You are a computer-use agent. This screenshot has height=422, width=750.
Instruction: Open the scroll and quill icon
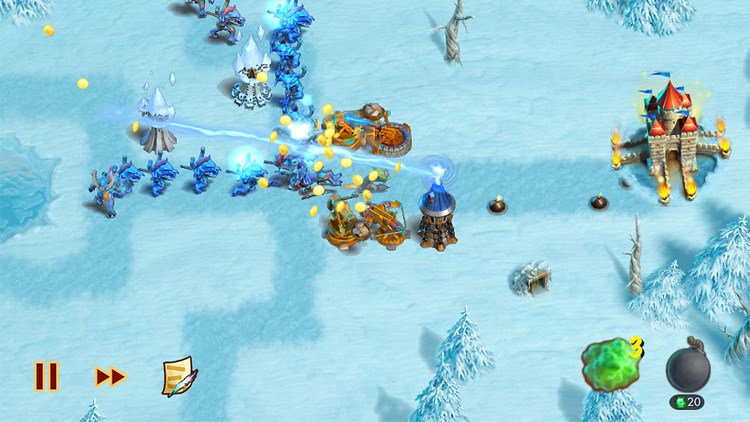click(179, 377)
